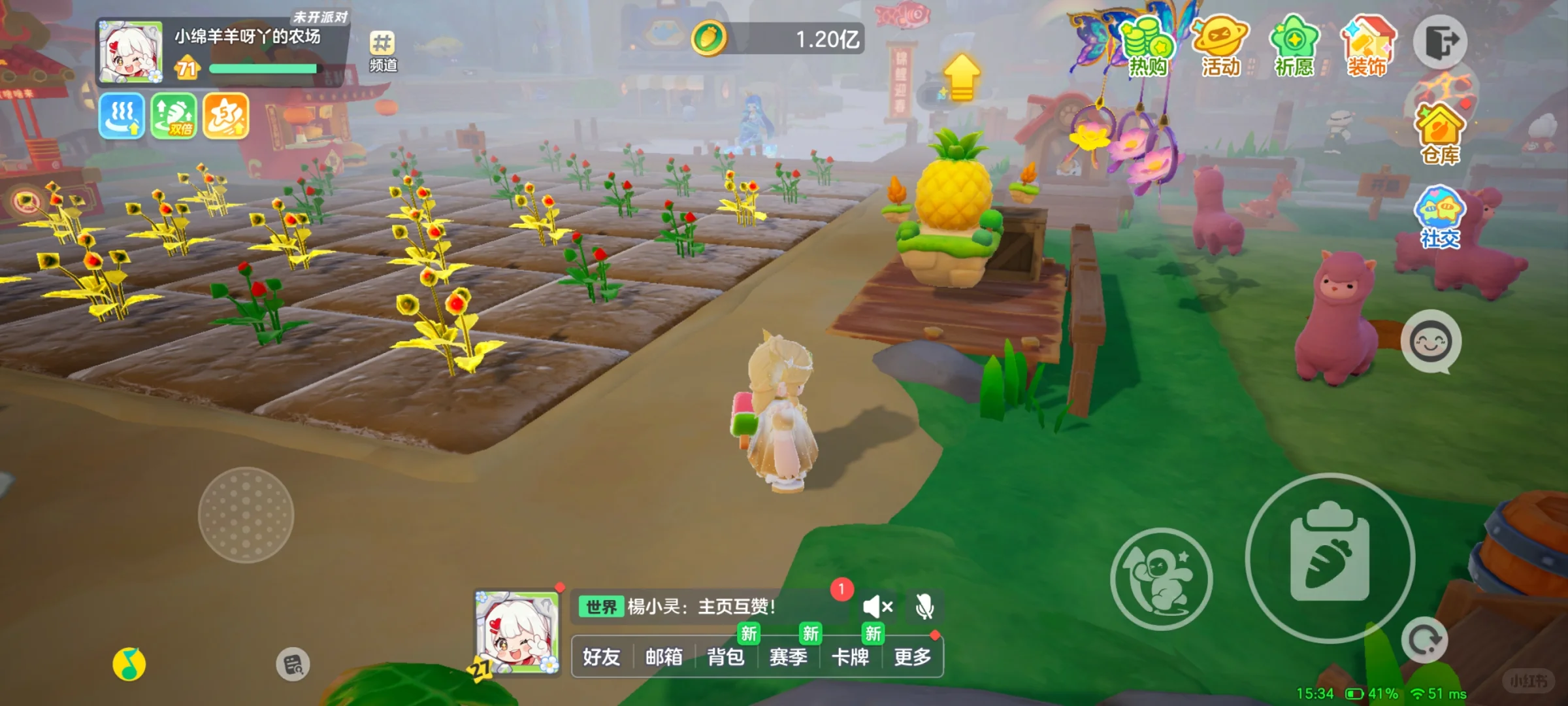
Task: Tap the exit door button
Action: click(1441, 42)
